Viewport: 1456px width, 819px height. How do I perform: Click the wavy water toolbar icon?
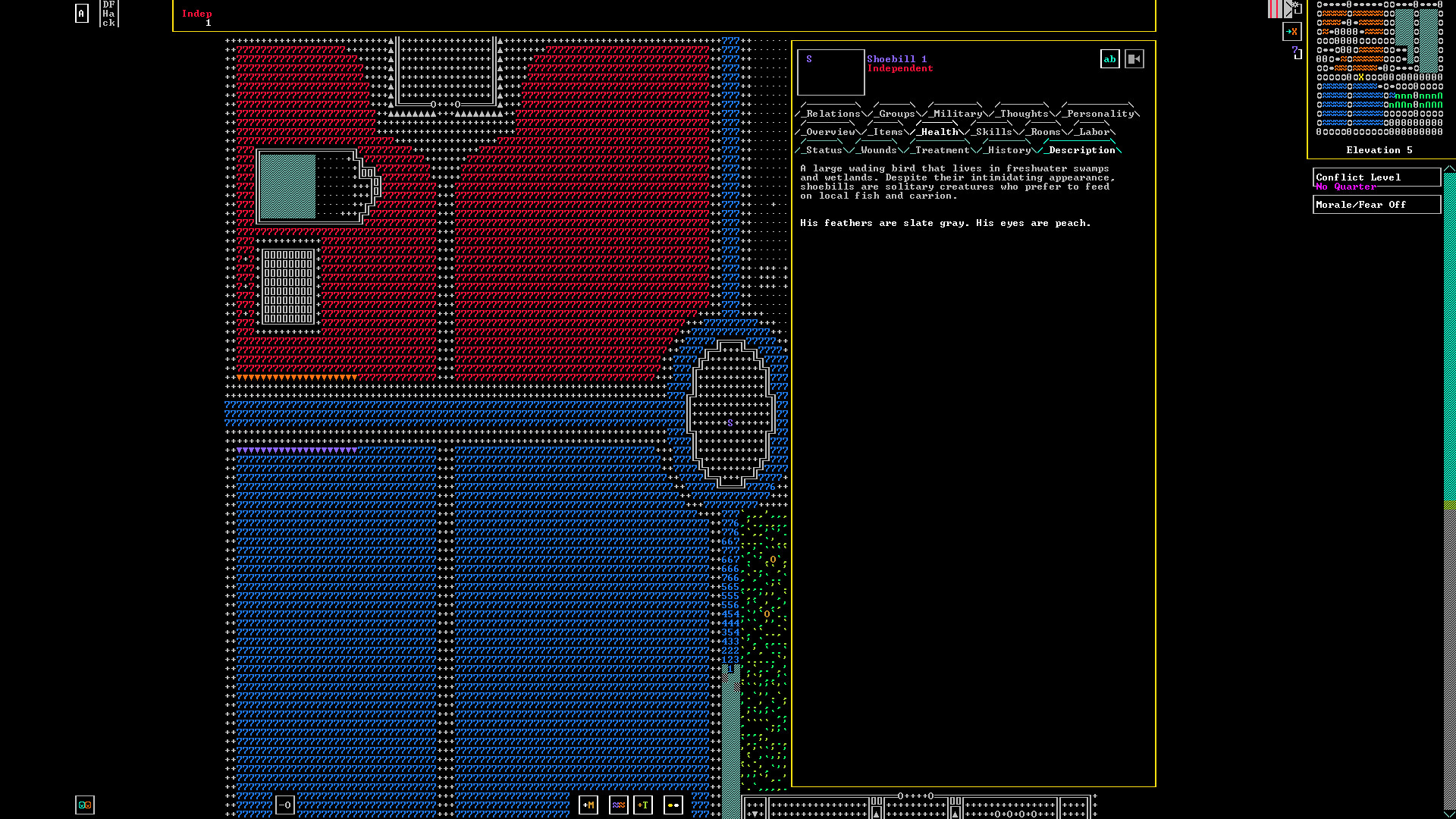619,805
